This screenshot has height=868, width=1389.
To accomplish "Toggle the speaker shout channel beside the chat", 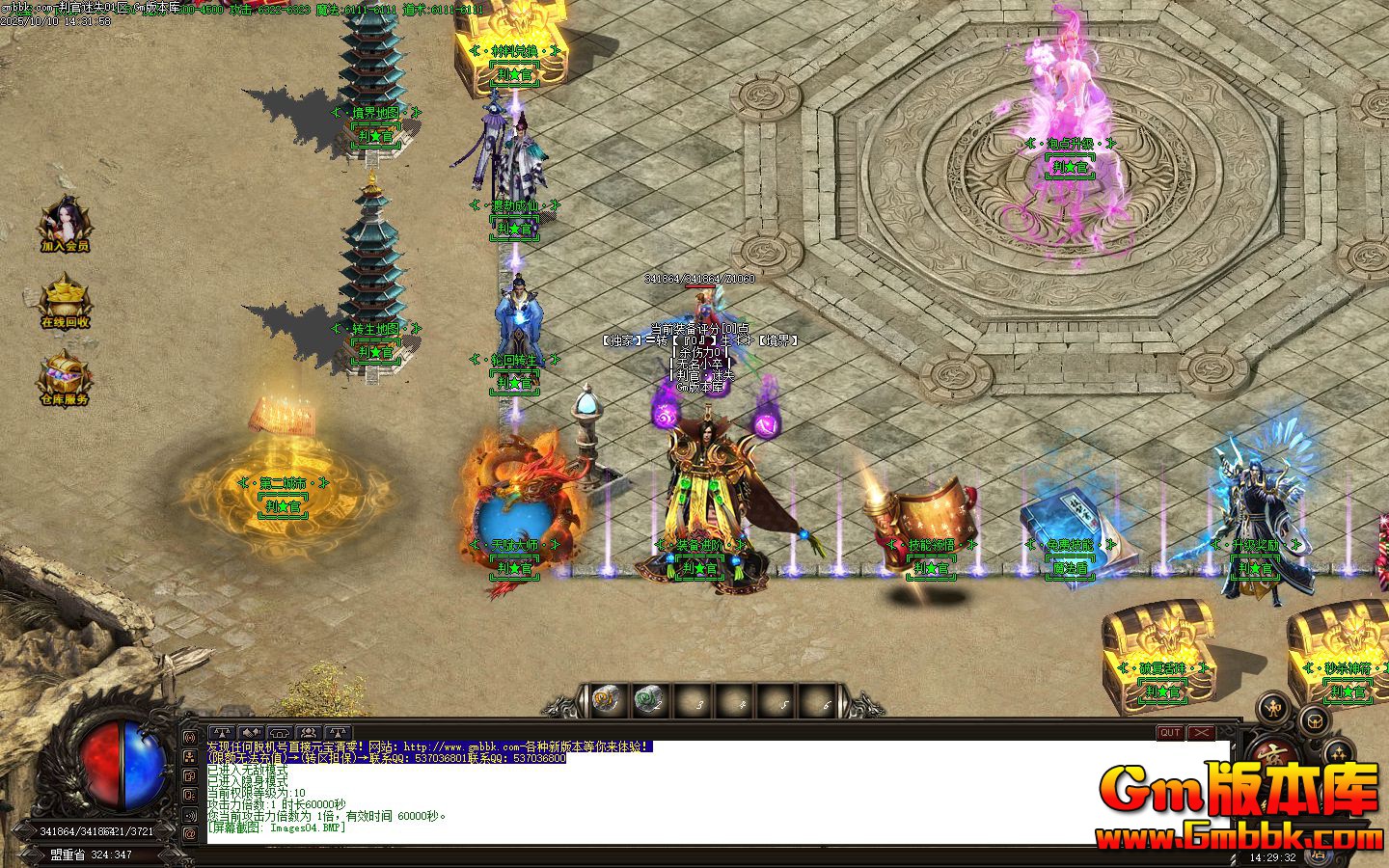I will [x=190, y=816].
